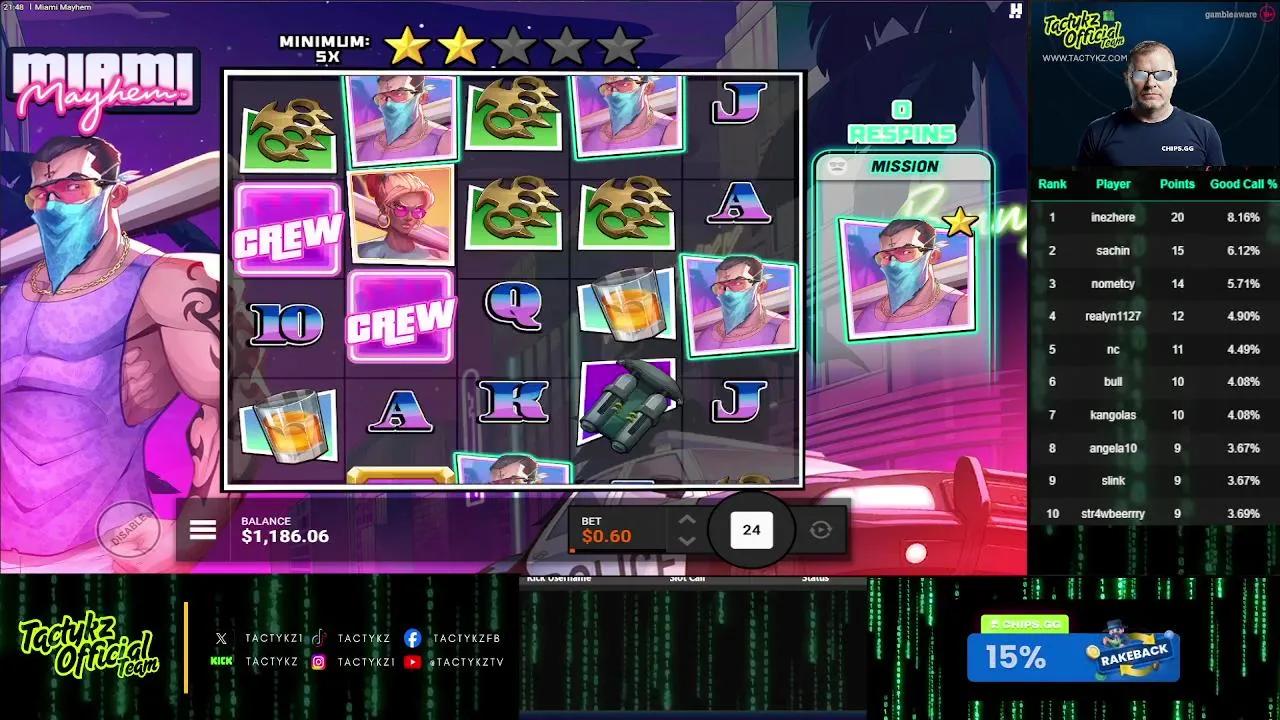Open the game's hamburger menu
The height and width of the screenshot is (720, 1280).
tap(203, 530)
